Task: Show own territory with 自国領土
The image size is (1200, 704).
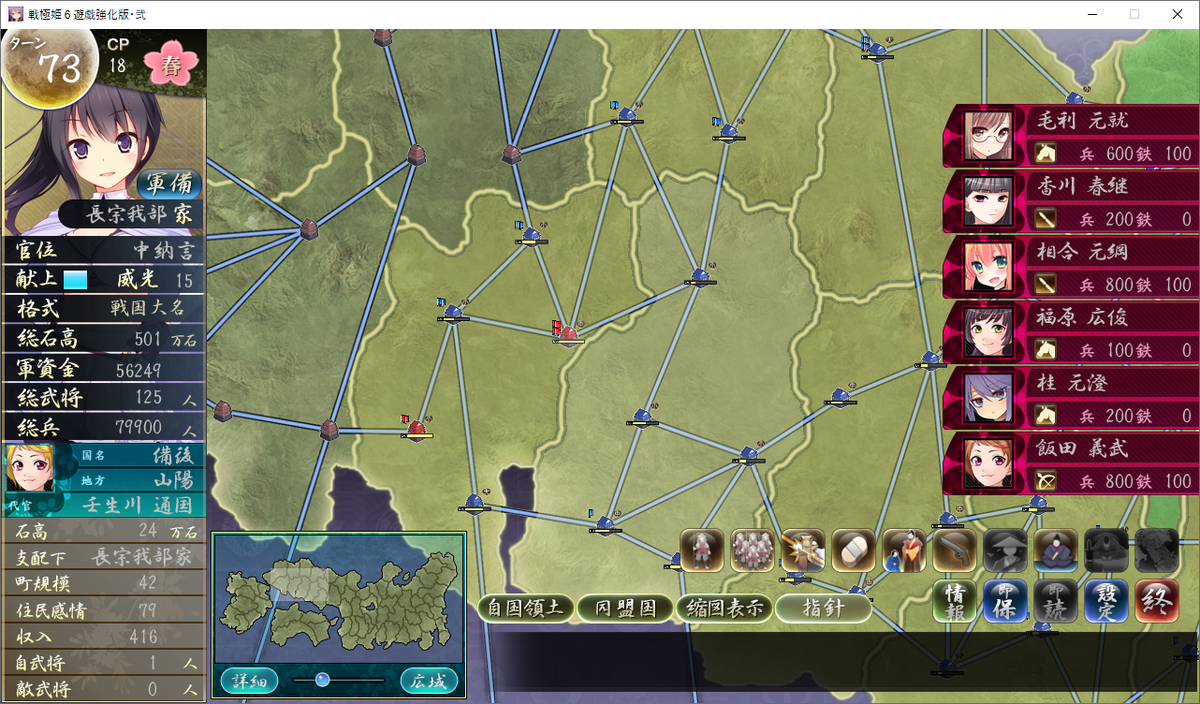Action: click(524, 608)
